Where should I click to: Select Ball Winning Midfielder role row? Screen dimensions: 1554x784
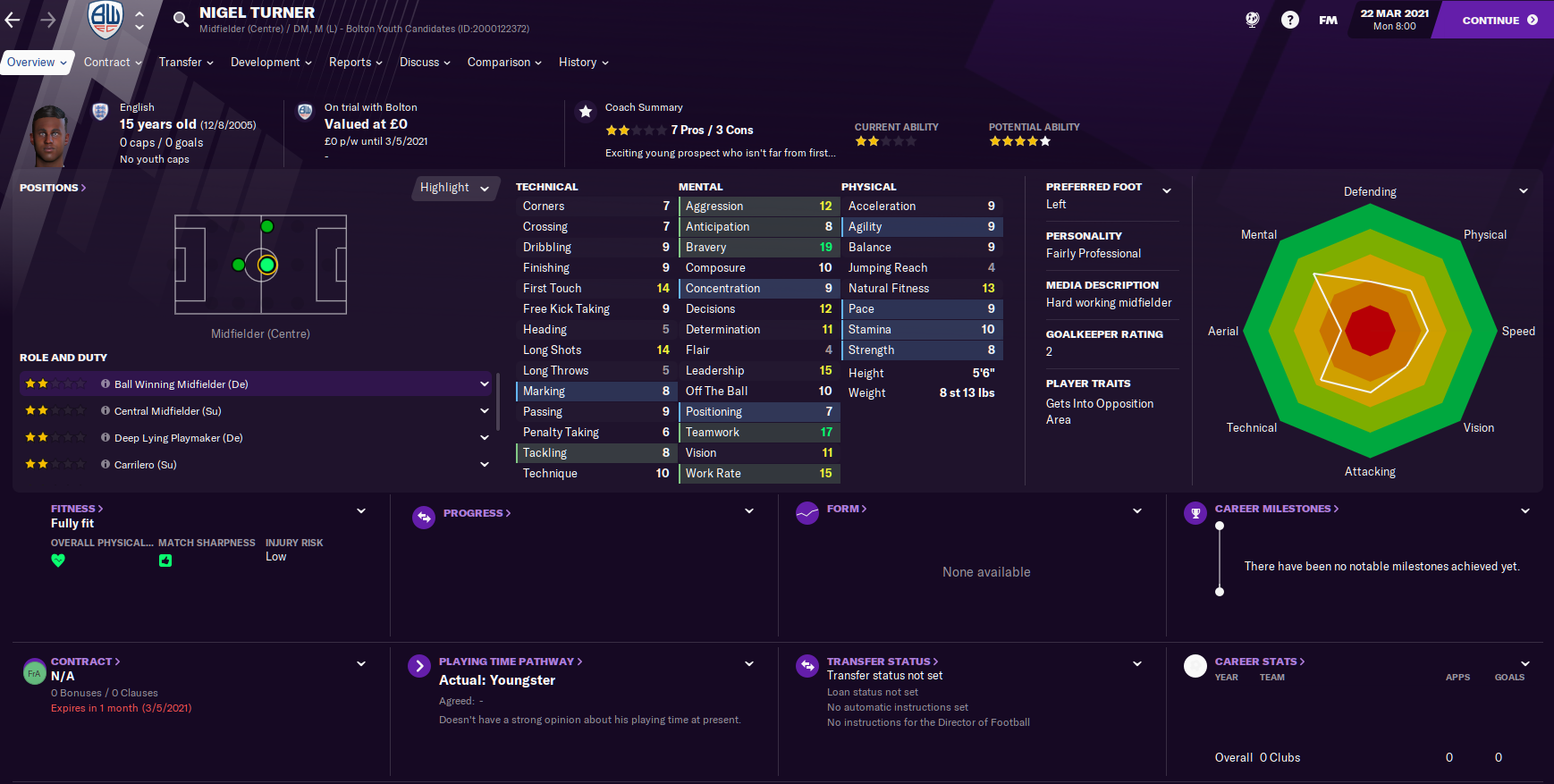coord(256,384)
